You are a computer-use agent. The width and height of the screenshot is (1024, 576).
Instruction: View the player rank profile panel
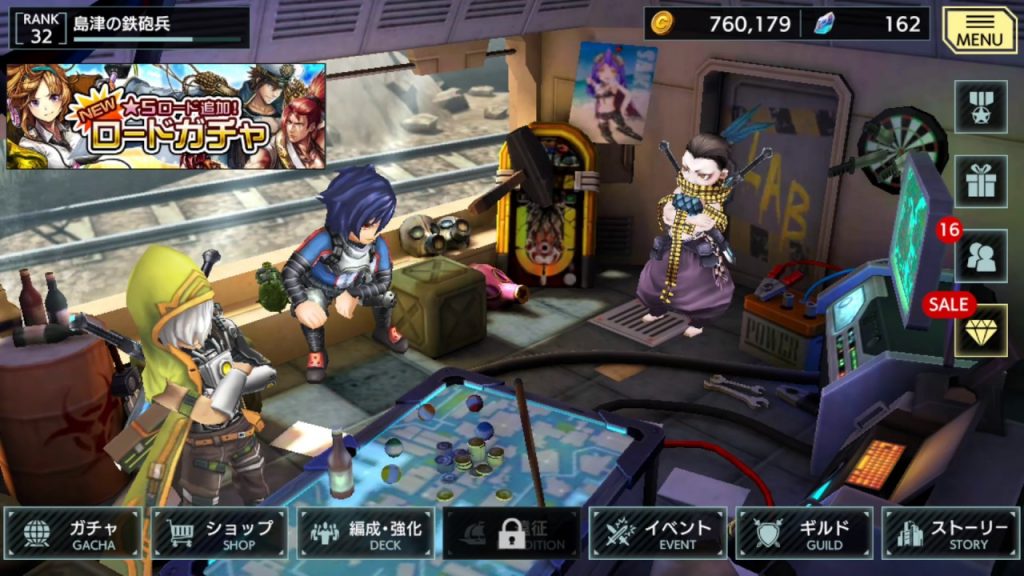pyautogui.click(x=128, y=27)
